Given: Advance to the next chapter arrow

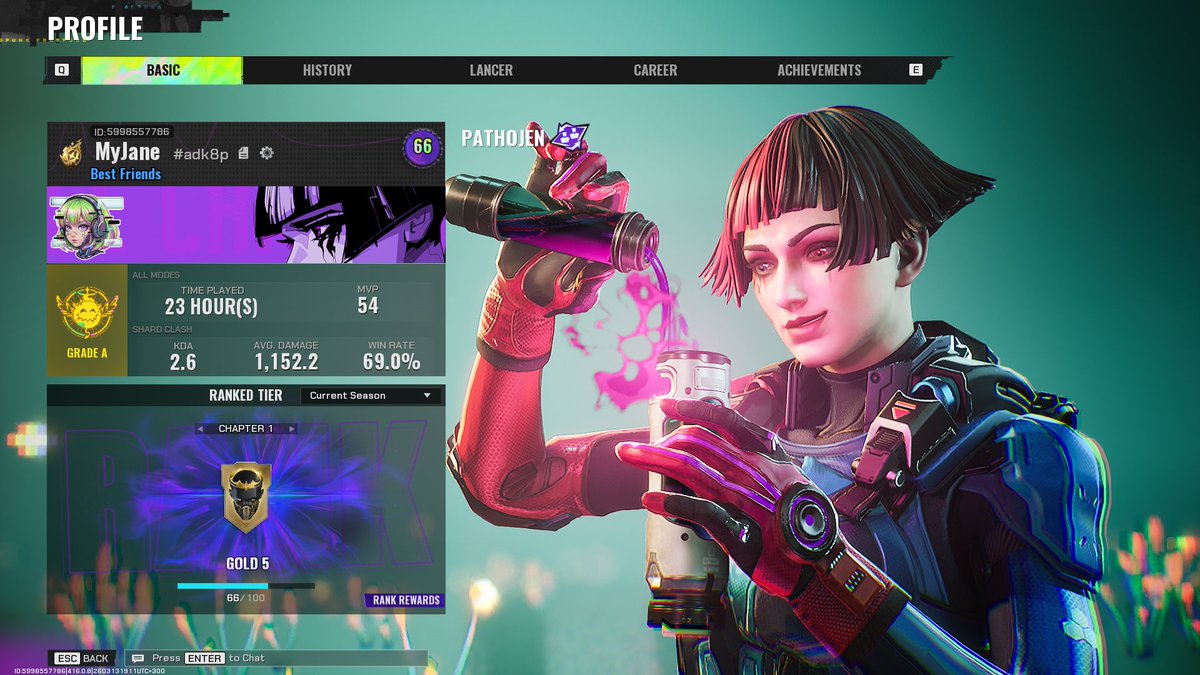Looking at the screenshot, I should [291, 429].
